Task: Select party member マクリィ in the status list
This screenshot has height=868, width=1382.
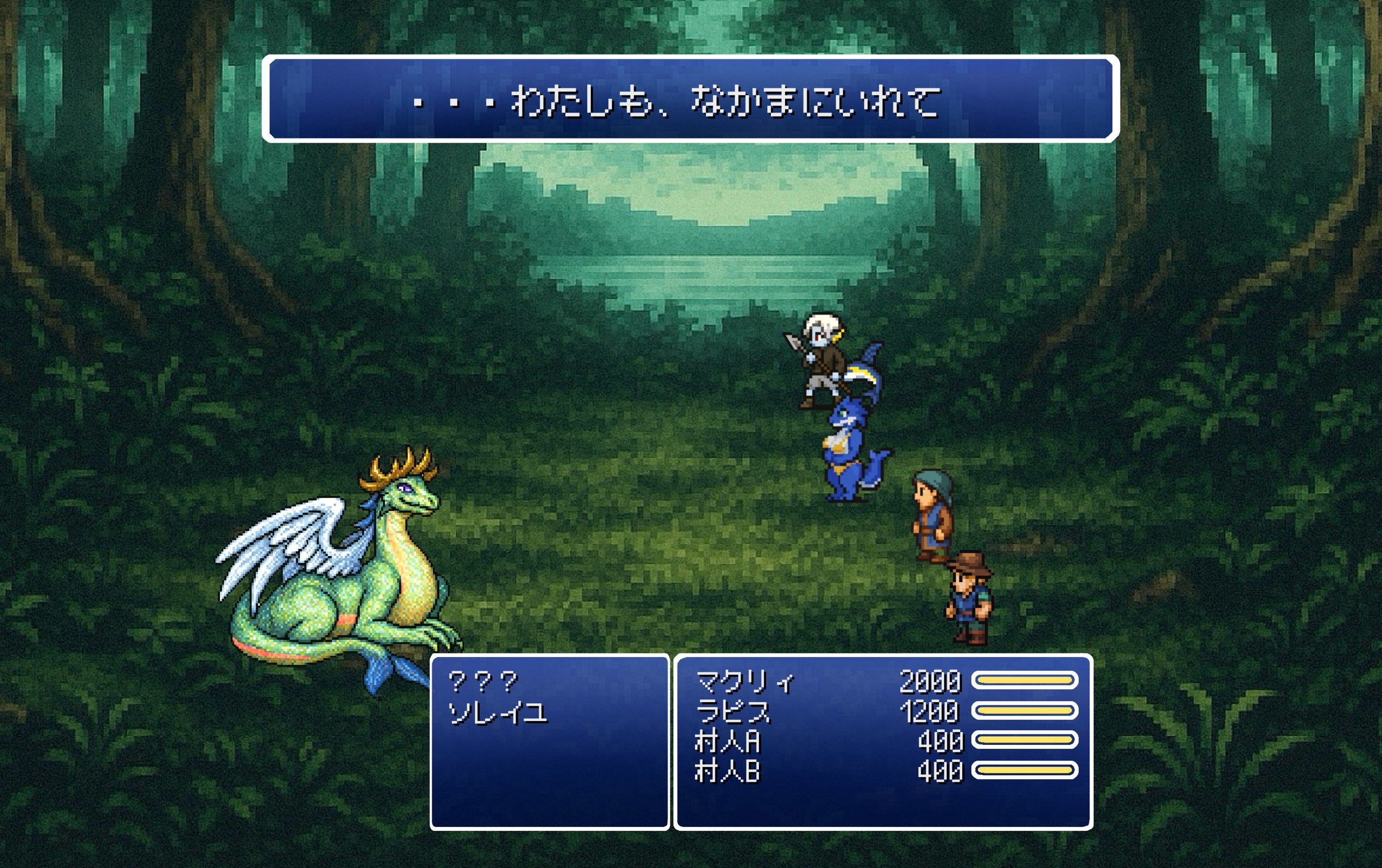Action: (x=745, y=682)
